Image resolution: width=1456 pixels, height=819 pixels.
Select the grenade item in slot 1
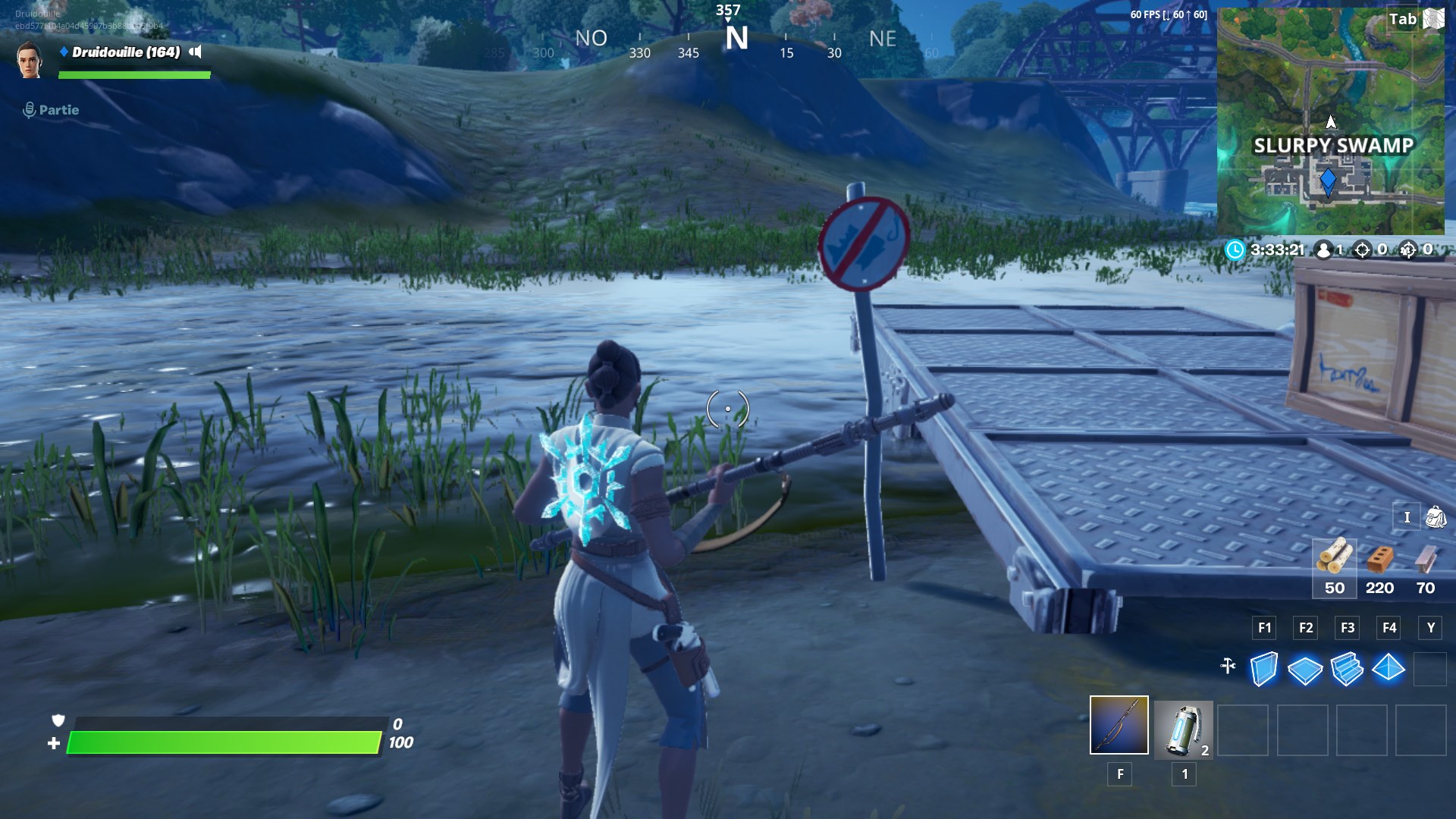point(1183,729)
